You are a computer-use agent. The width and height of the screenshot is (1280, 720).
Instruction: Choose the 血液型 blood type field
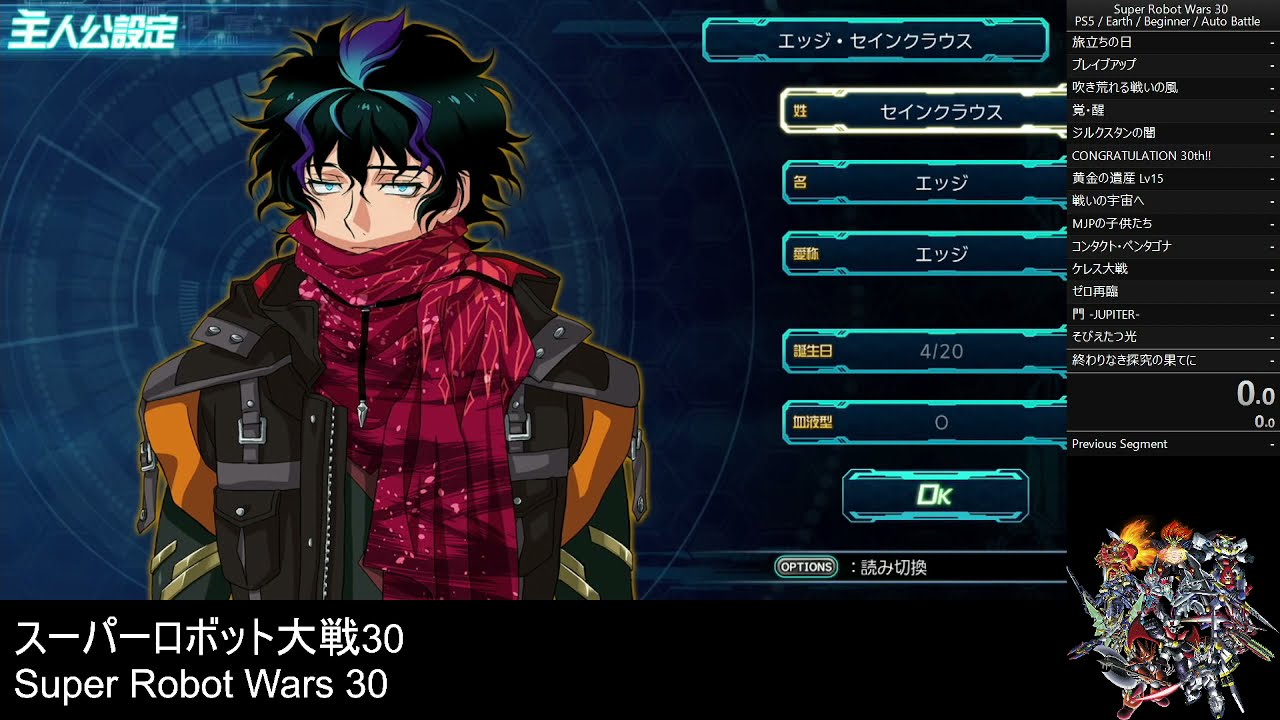[x=925, y=423]
